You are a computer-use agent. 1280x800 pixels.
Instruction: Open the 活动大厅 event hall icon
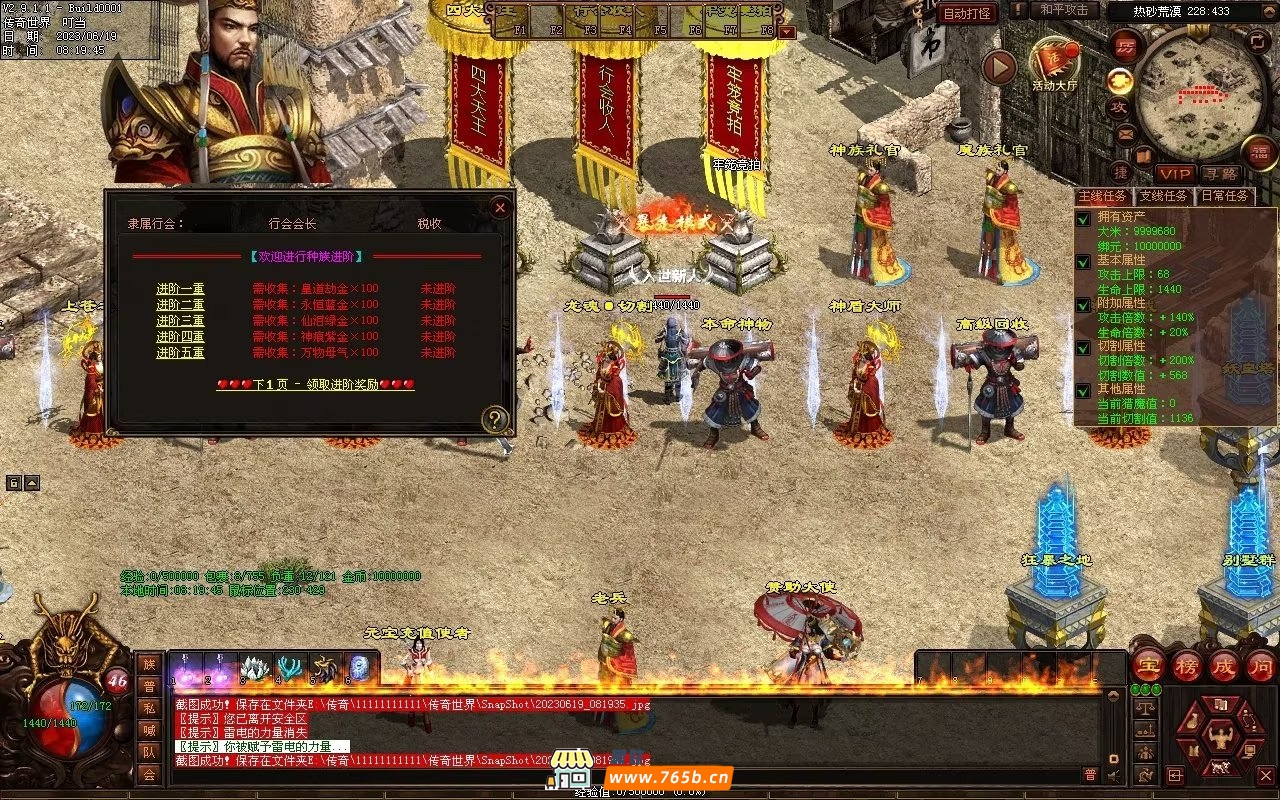[x=1054, y=62]
